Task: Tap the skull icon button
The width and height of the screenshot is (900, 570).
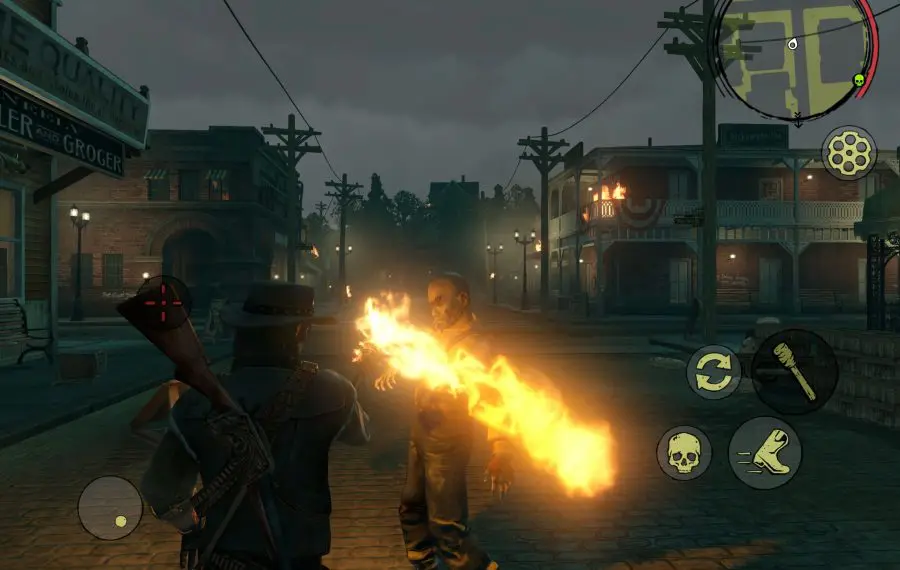Action: (684, 453)
